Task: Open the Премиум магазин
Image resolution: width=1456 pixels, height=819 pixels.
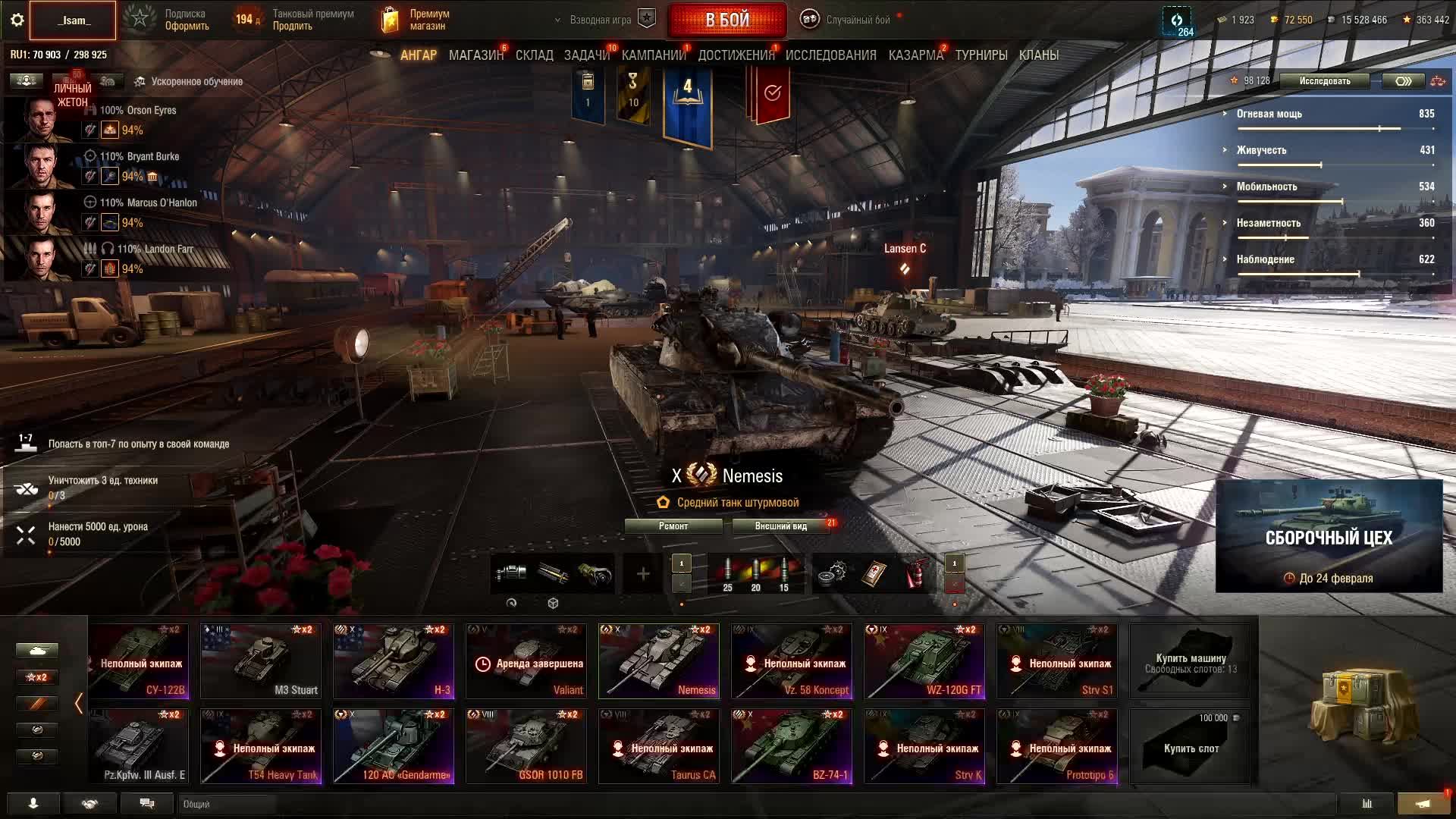Action: [416, 20]
